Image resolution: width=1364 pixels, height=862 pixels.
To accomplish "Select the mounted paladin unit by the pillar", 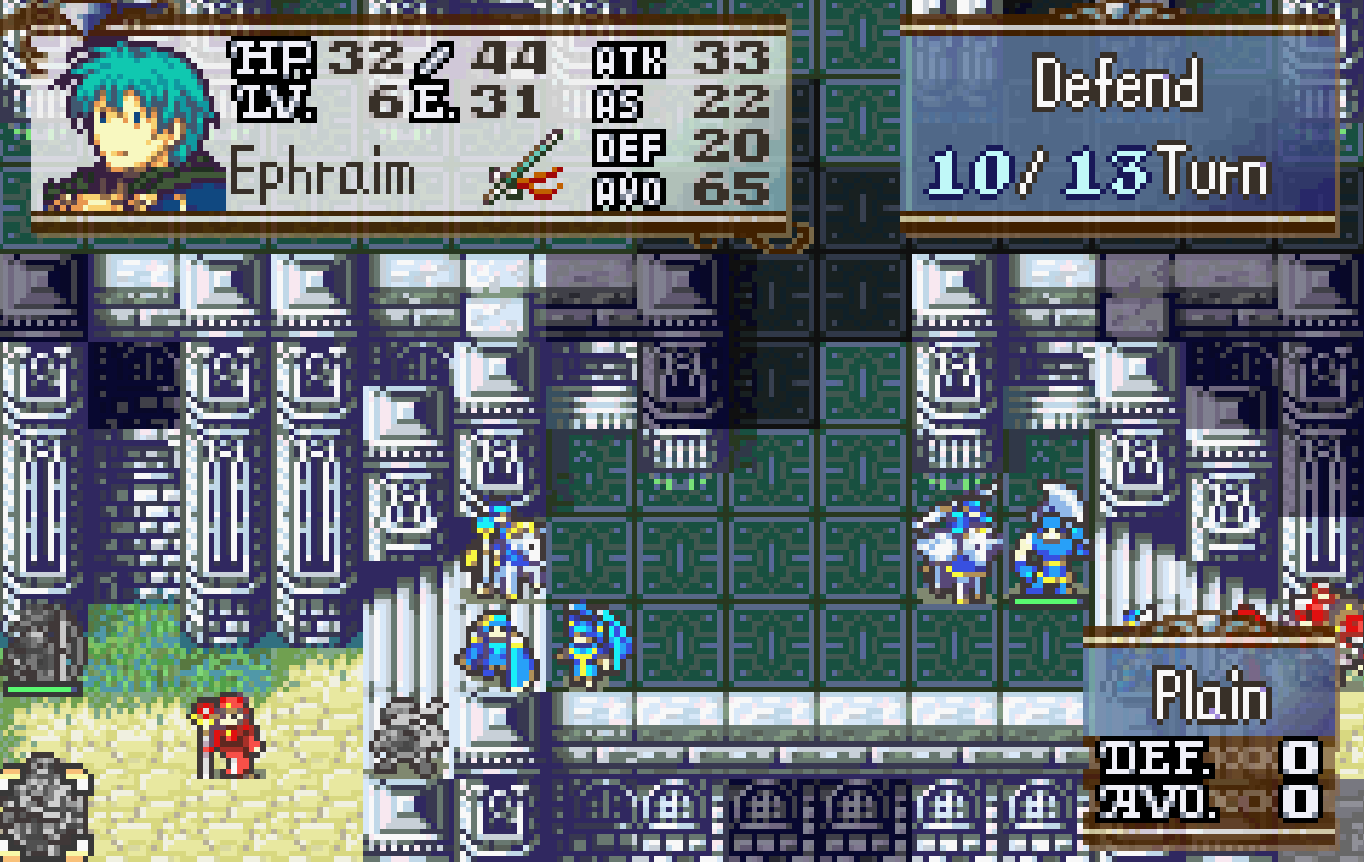I will [x=505, y=545].
